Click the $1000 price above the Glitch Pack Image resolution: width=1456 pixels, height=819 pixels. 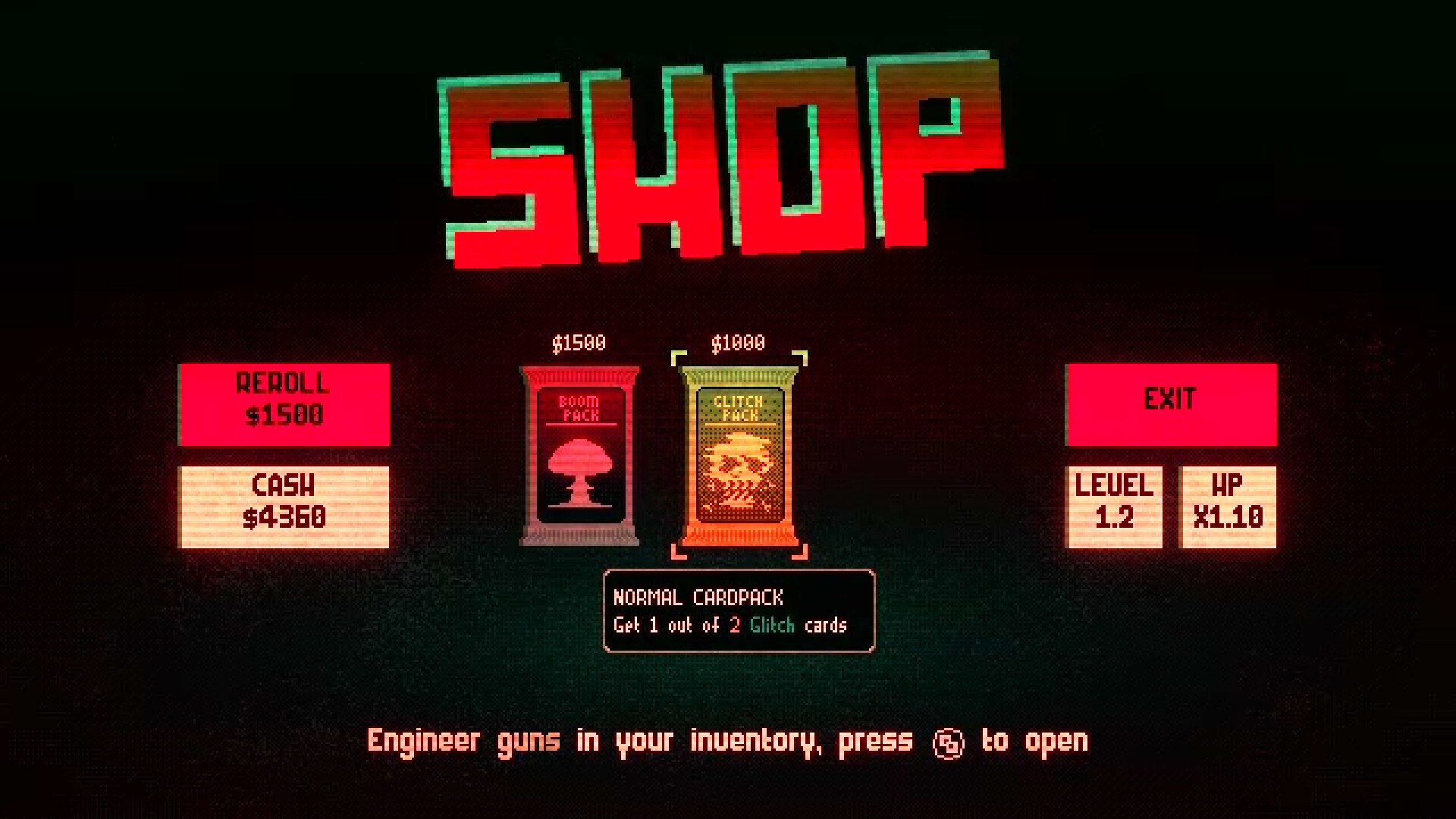coord(736,342)
